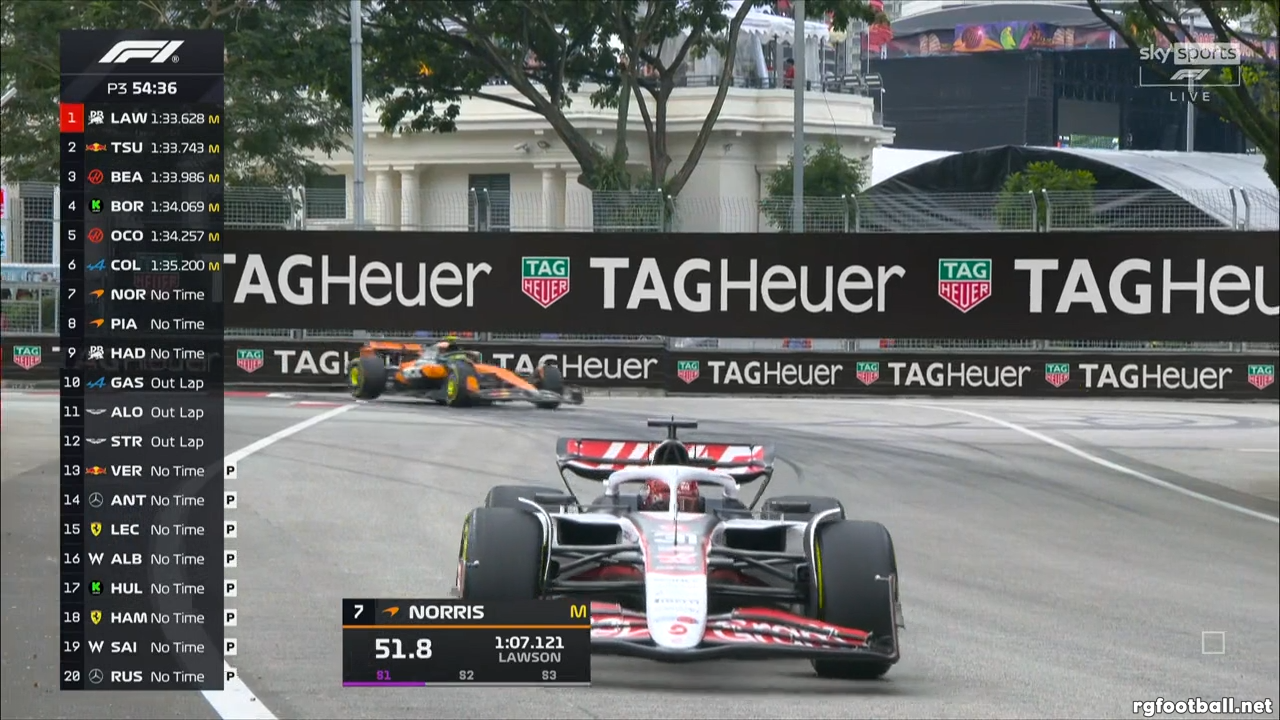Select Lawson's row in the timing tower
The image size is (1280, 720).
point(141,118)
